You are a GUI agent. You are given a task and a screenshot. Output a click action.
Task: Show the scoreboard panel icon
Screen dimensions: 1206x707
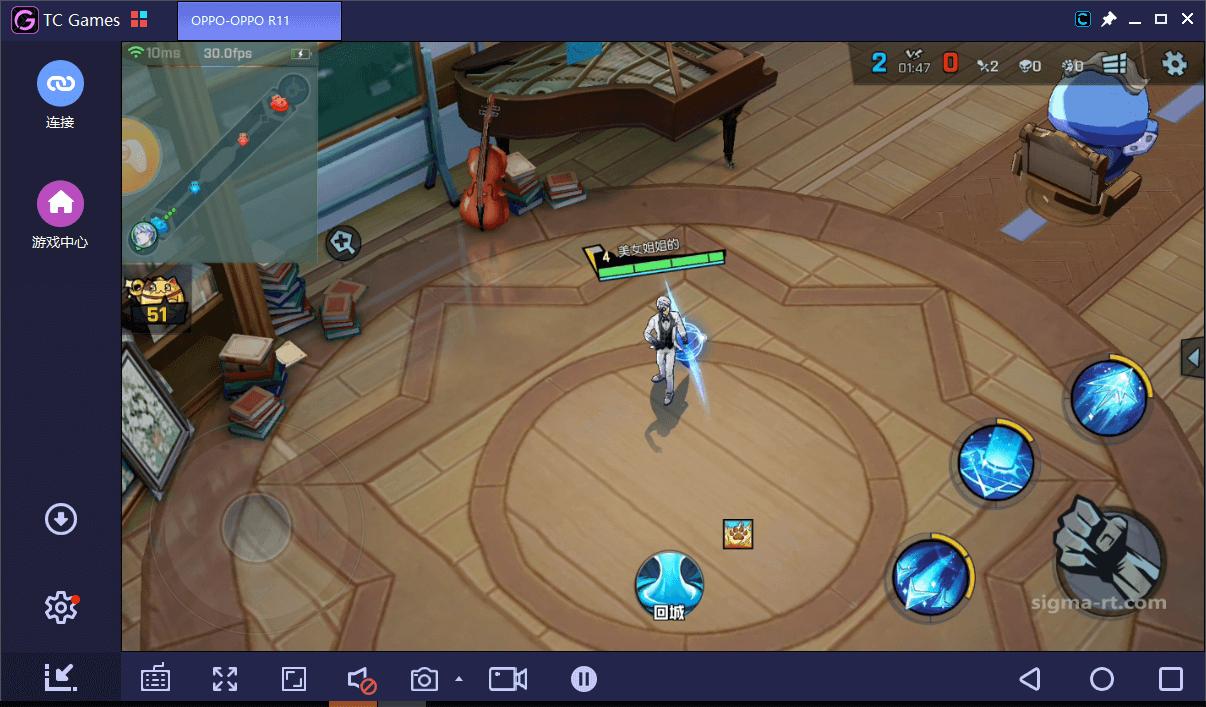[x=1115, y=65]
